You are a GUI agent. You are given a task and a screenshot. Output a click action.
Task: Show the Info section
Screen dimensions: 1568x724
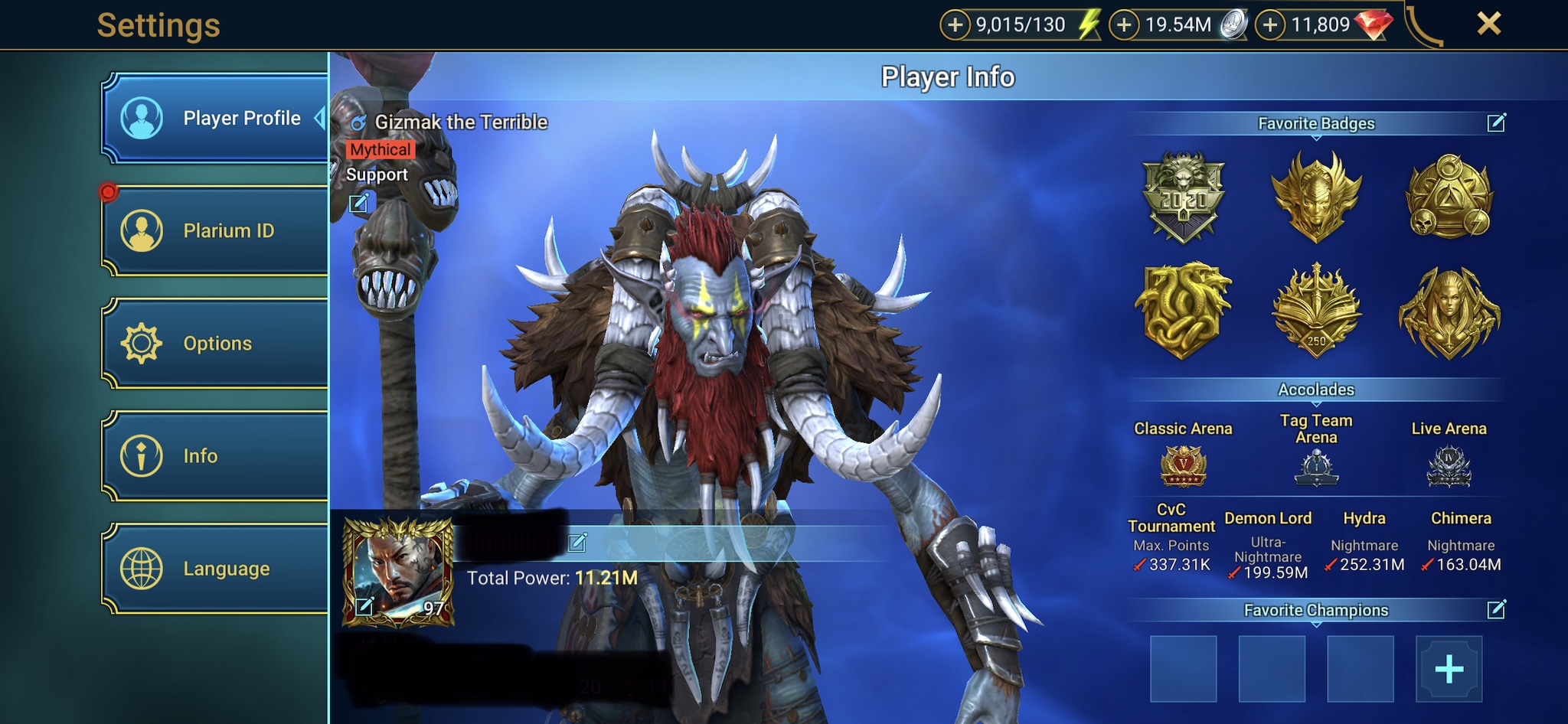click(x=216, y=455)
